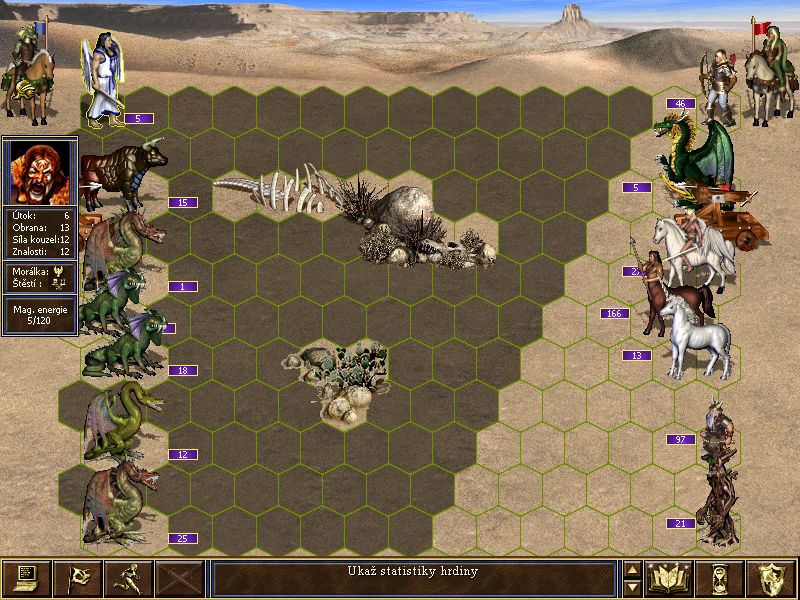The height and width of the screenshot is (600, 800).
Task: Show the hero portrait statistics panel
Action: click(40, 171)
